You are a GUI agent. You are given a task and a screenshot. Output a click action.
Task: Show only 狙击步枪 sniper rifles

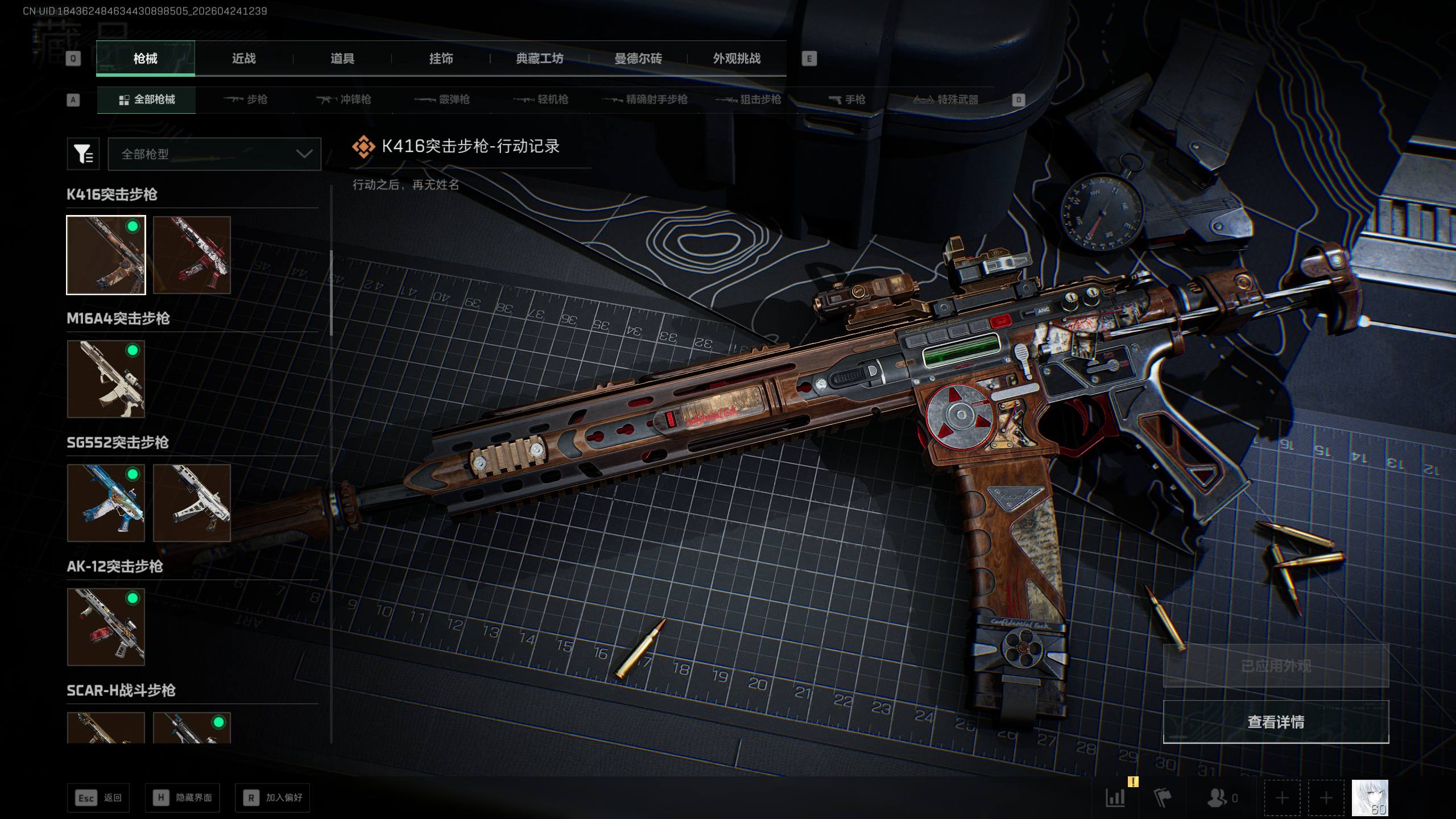pos(748,100)
